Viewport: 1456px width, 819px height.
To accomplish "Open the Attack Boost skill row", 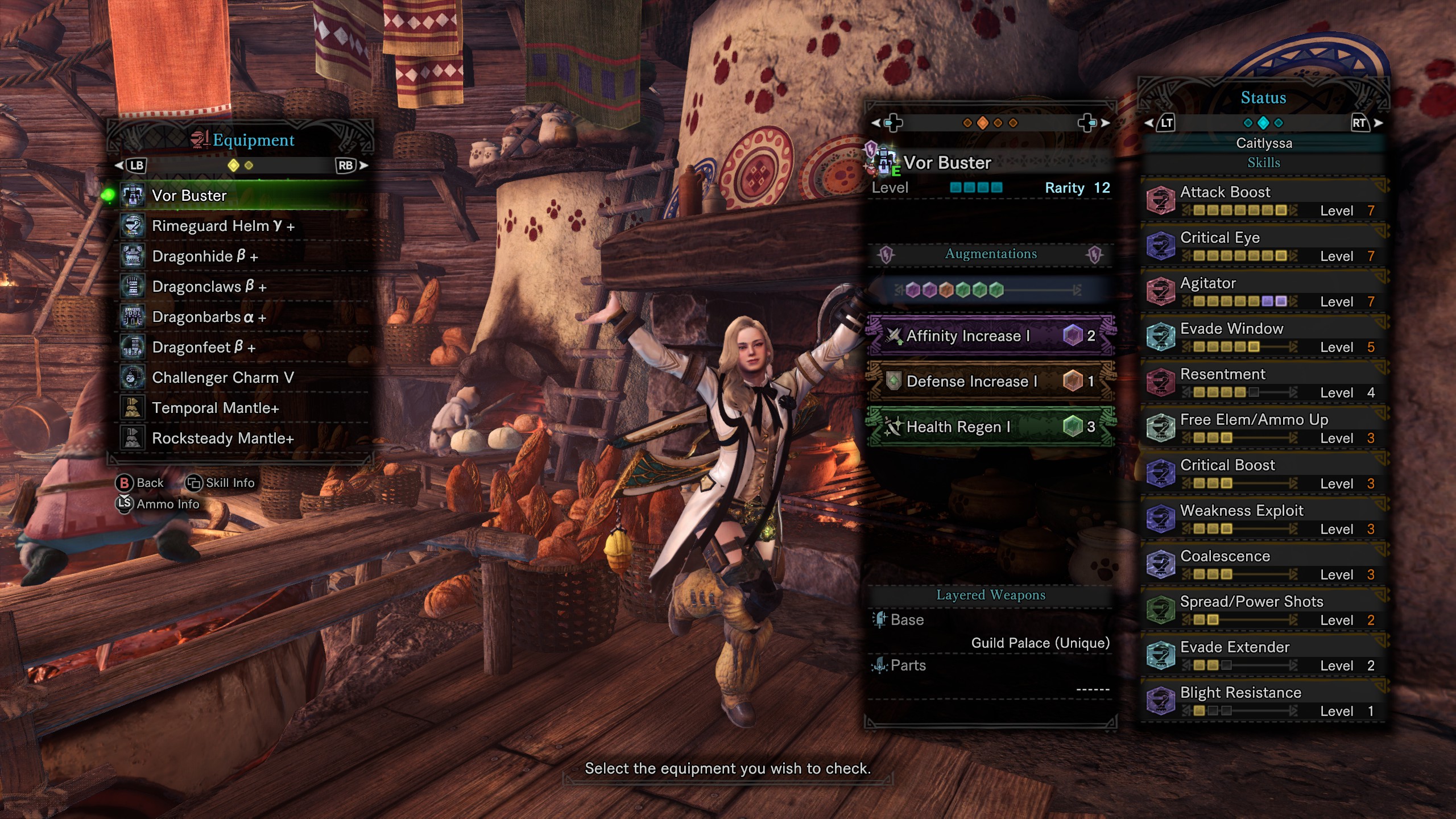I will (1263, 201).
